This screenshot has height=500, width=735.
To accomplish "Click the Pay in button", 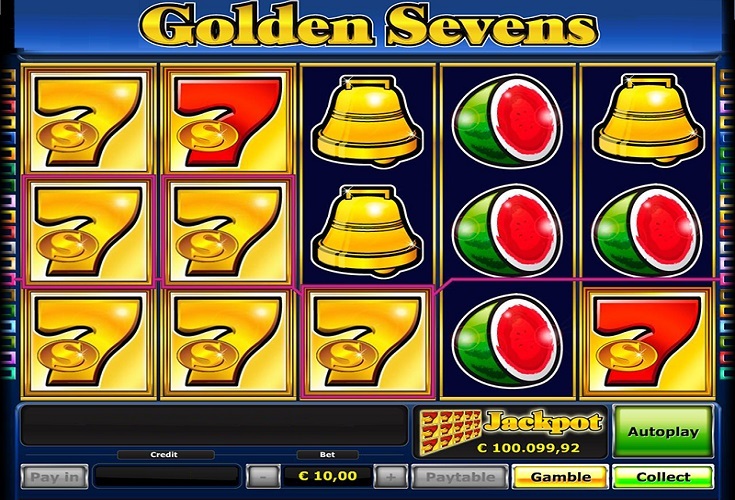I will click(x=54, y=477).
